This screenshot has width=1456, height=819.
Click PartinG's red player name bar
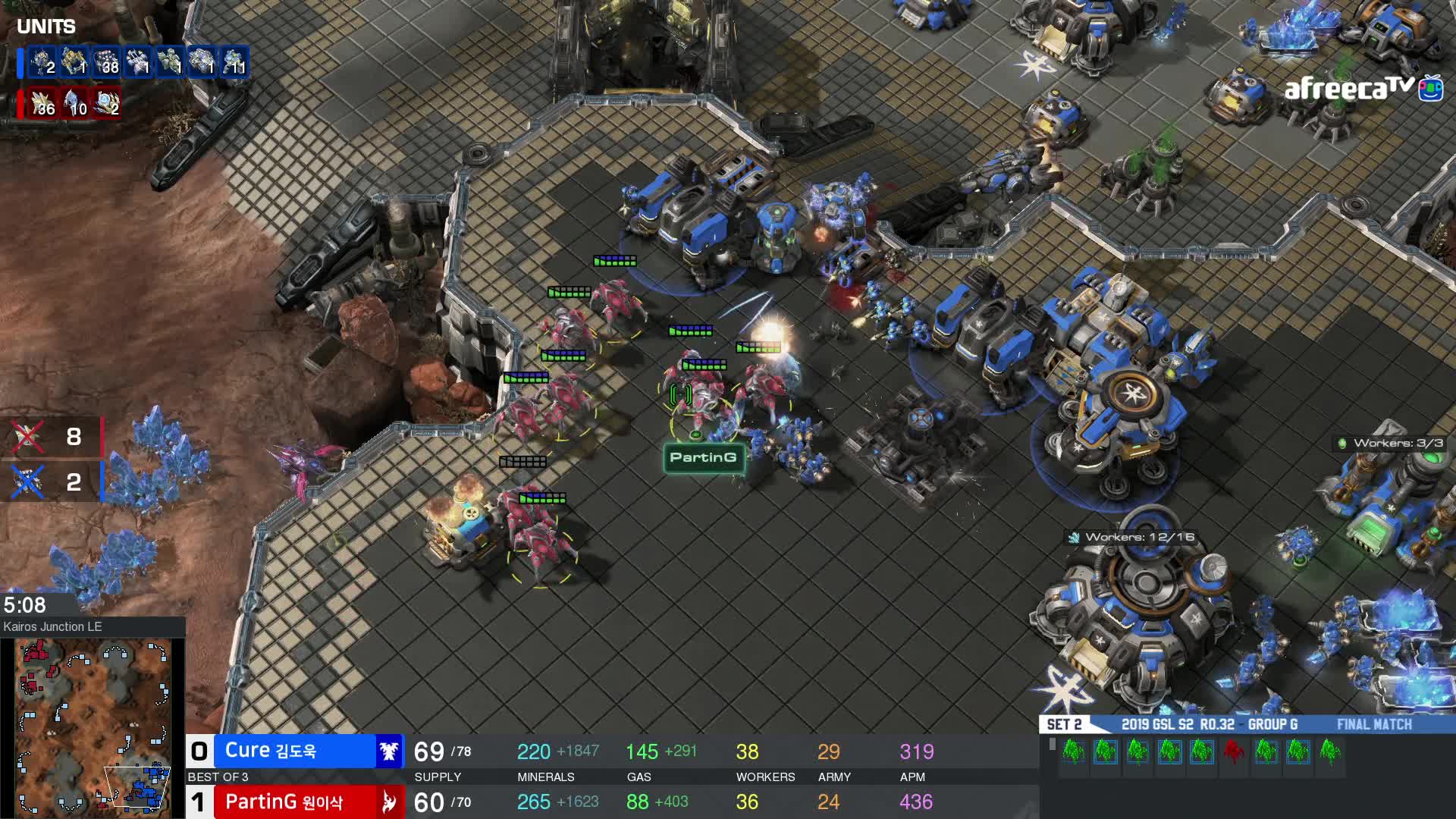point(296,802)
